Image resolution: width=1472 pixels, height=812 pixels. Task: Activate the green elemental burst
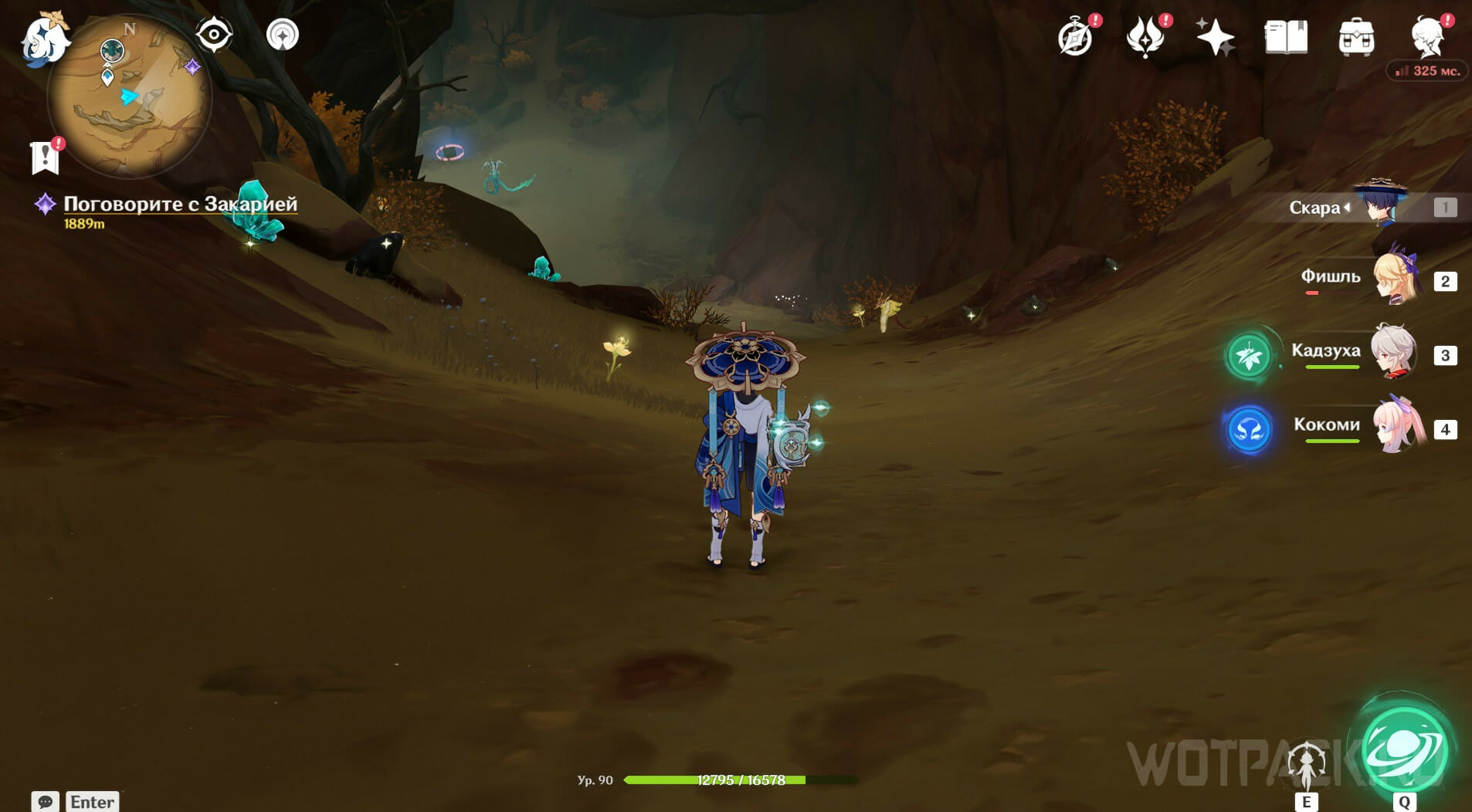[x=1404, y=750]
